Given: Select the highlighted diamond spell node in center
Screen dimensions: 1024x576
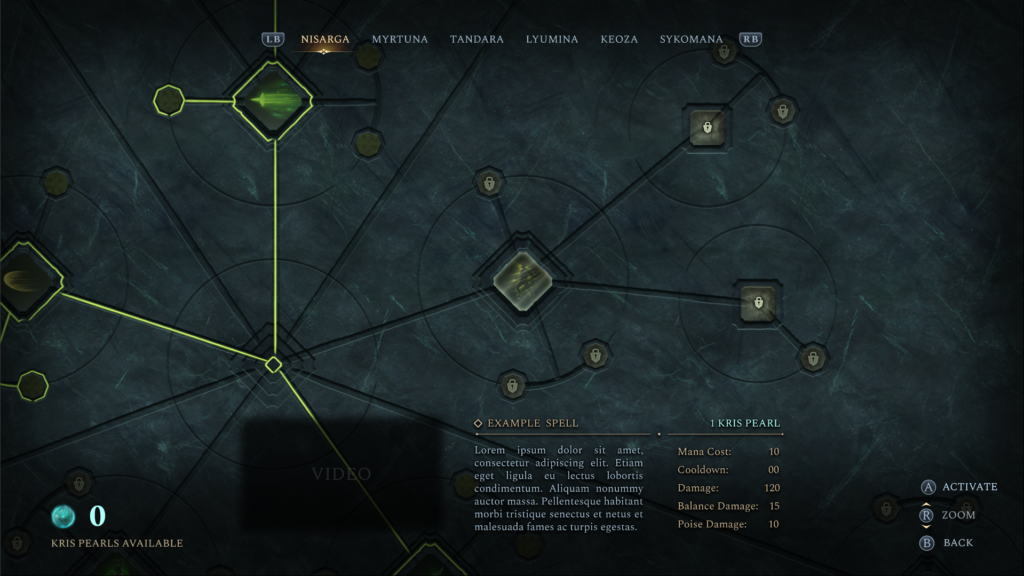Looking at the screenshot, I should [x=522, y=275].
